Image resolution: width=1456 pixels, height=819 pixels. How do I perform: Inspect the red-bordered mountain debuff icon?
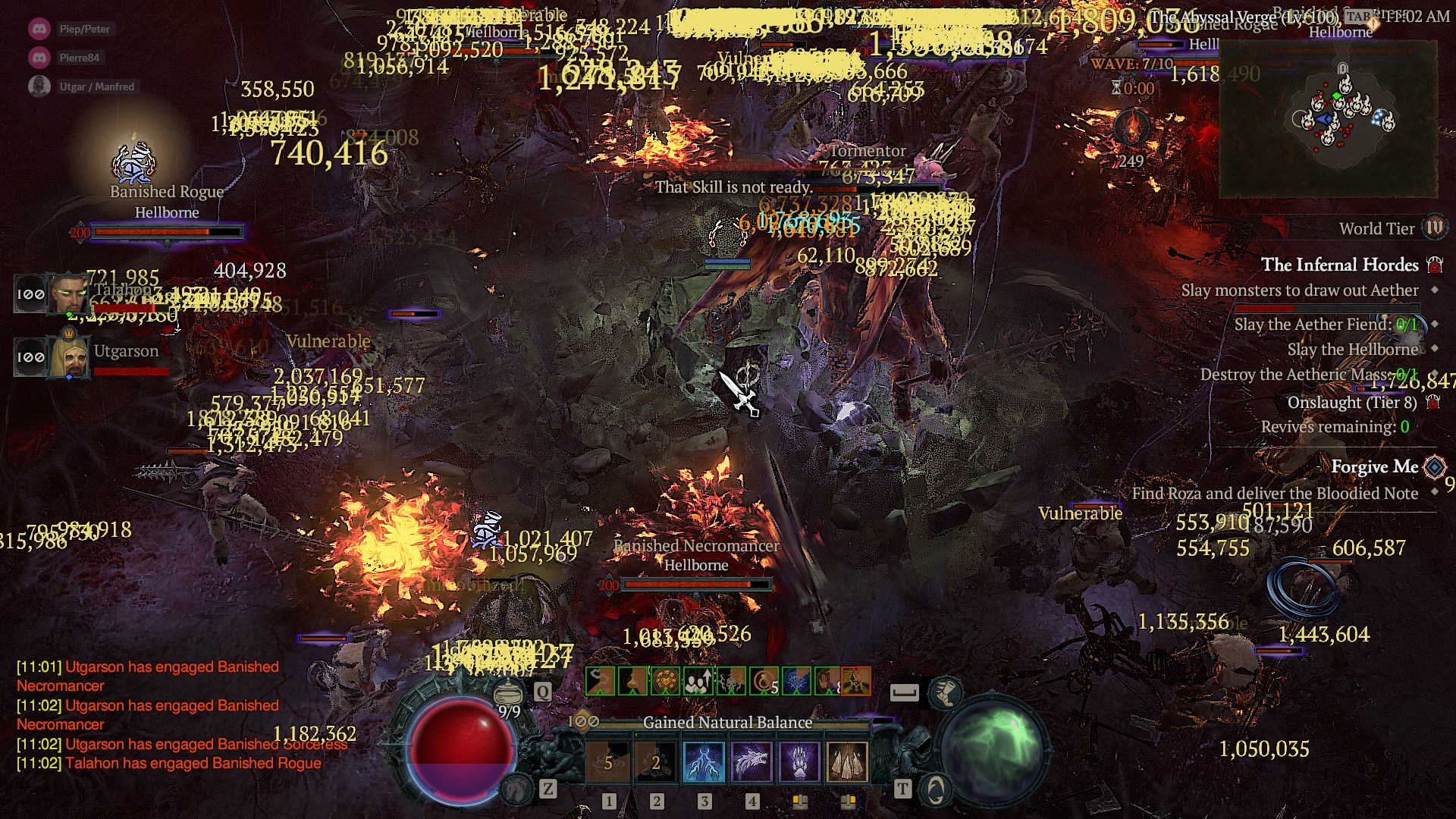point(855,682)
